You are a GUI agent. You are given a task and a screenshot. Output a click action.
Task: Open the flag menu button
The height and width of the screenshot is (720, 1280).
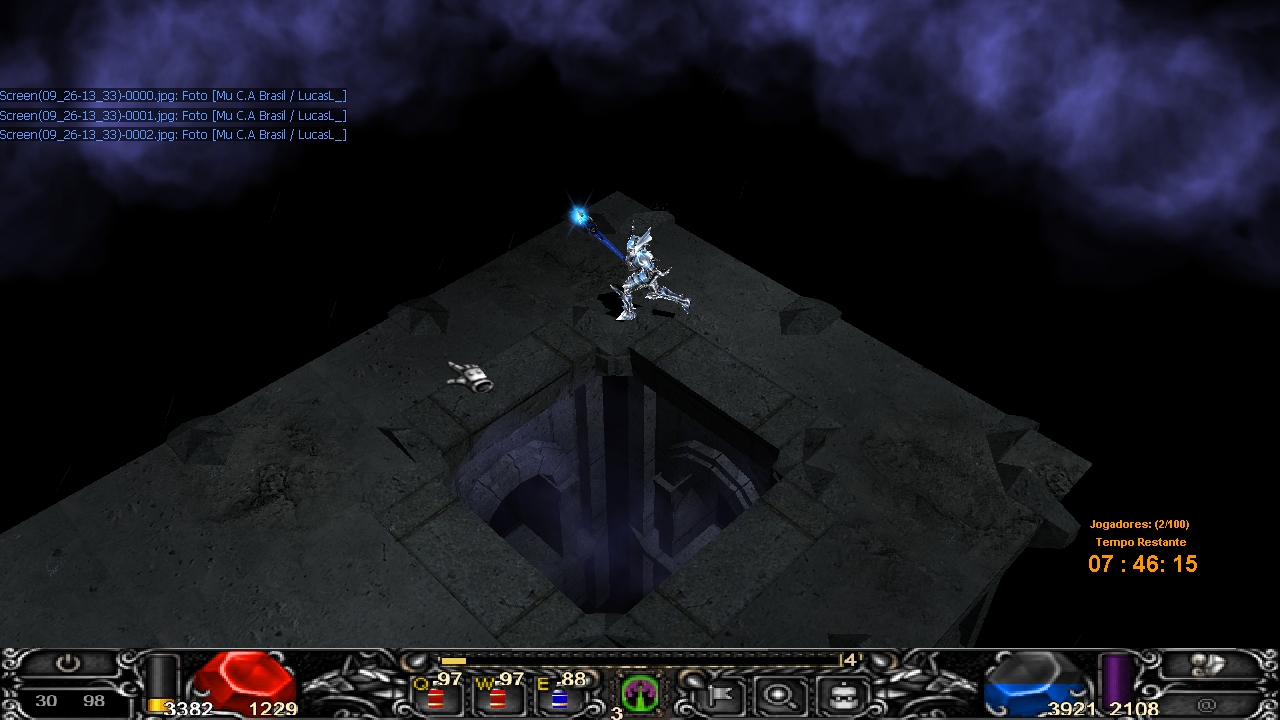[719, 693]
